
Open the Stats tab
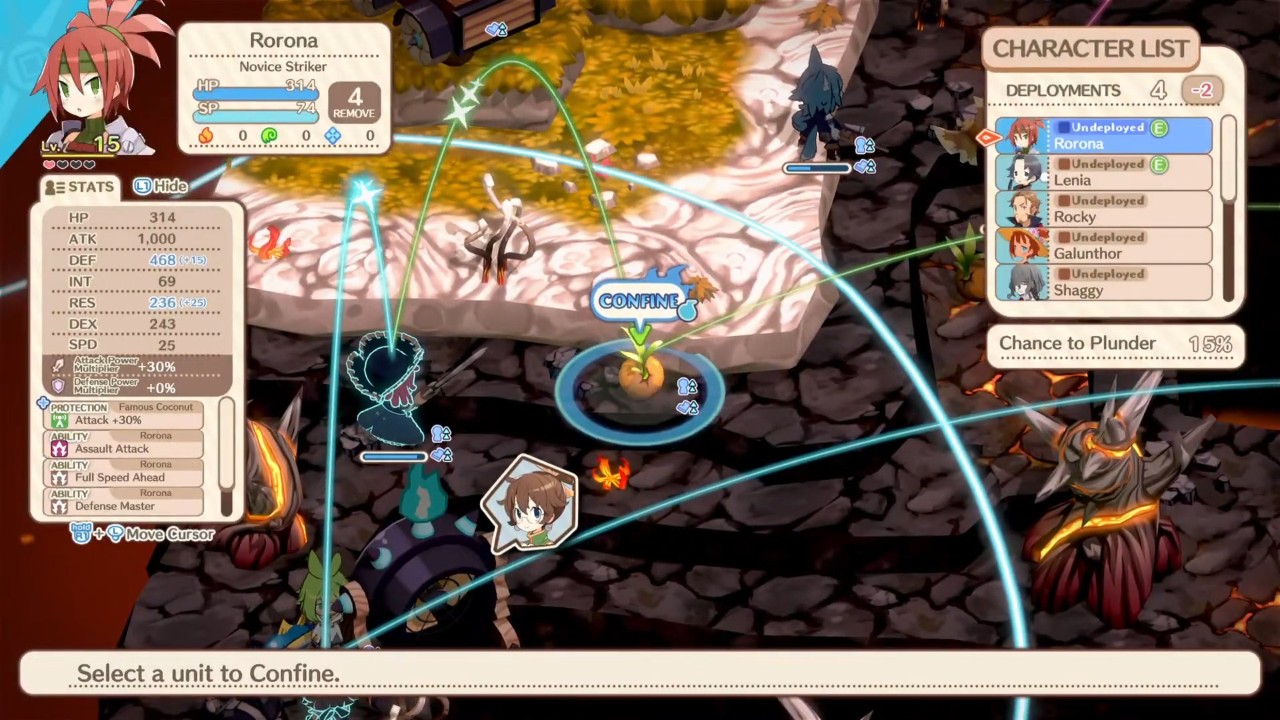point(79,187)
